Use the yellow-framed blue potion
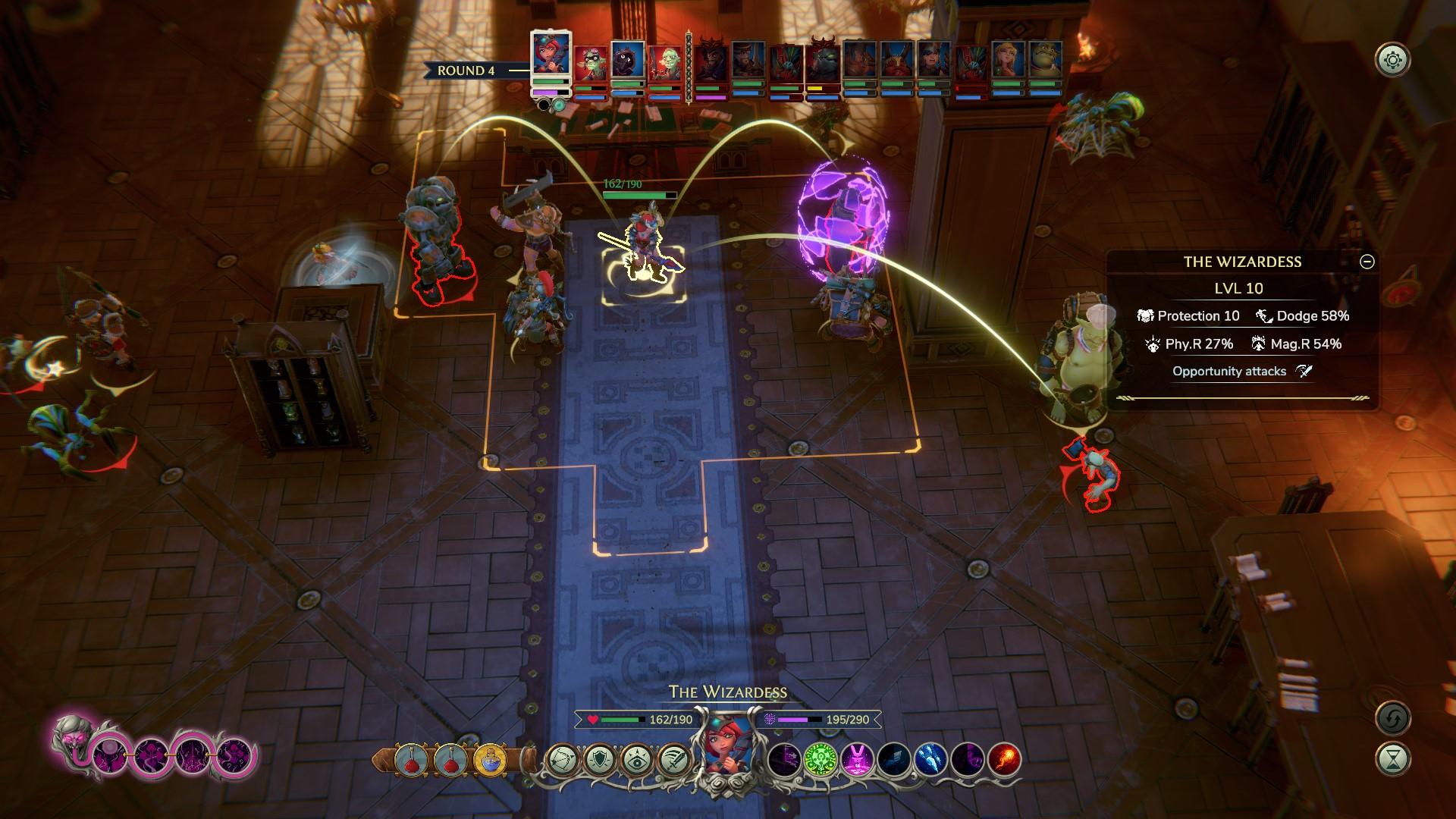 pyautogui.click(x=490, y=759)
